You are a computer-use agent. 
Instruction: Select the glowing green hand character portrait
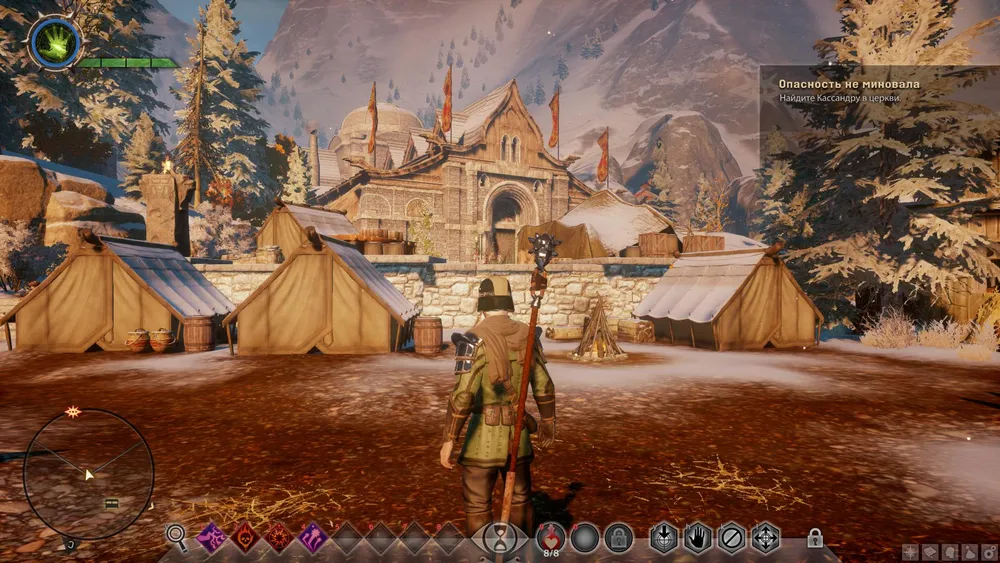[x=55, y=42]
